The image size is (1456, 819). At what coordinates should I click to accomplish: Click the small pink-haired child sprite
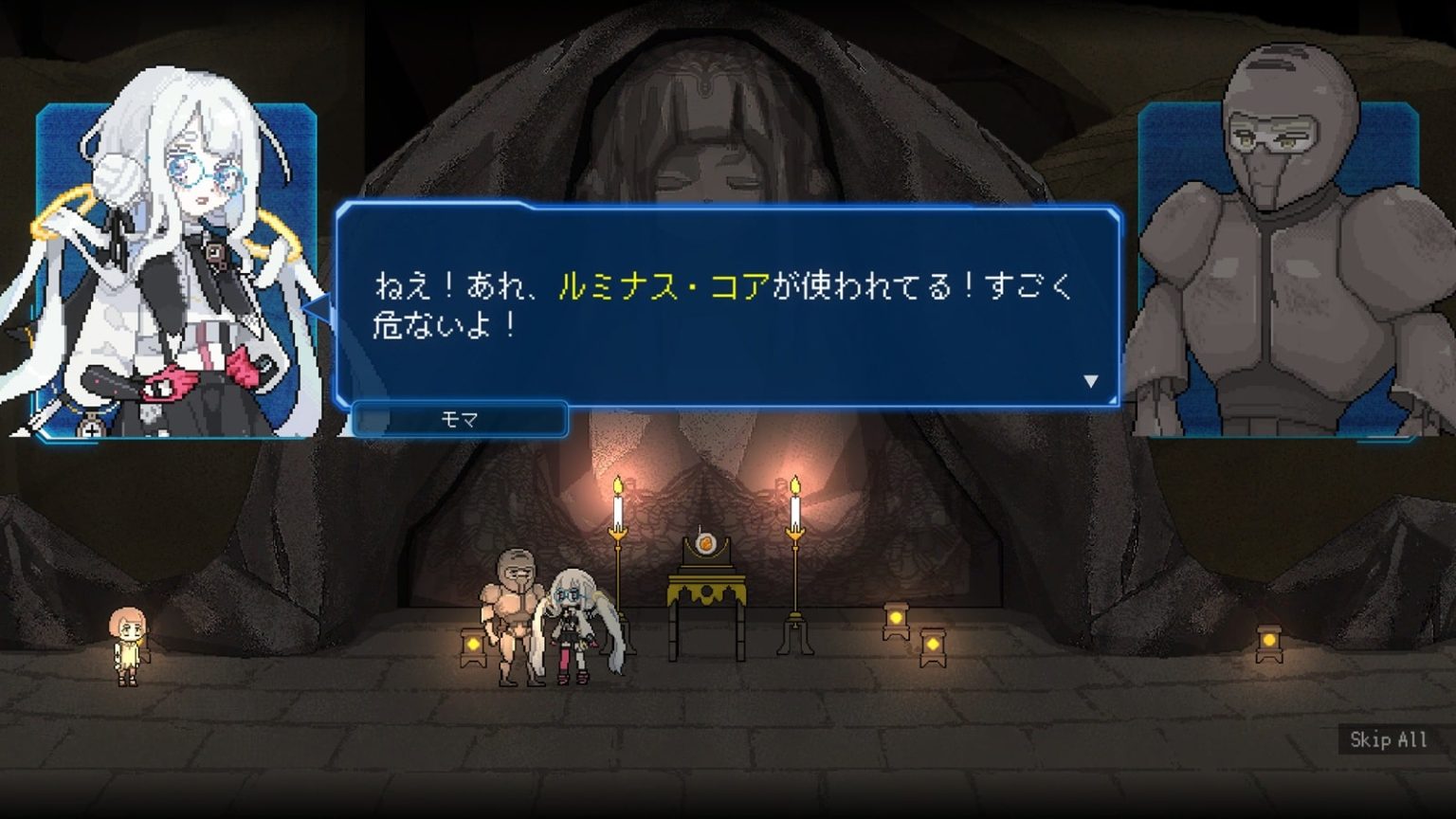click(x=128, y=645)
